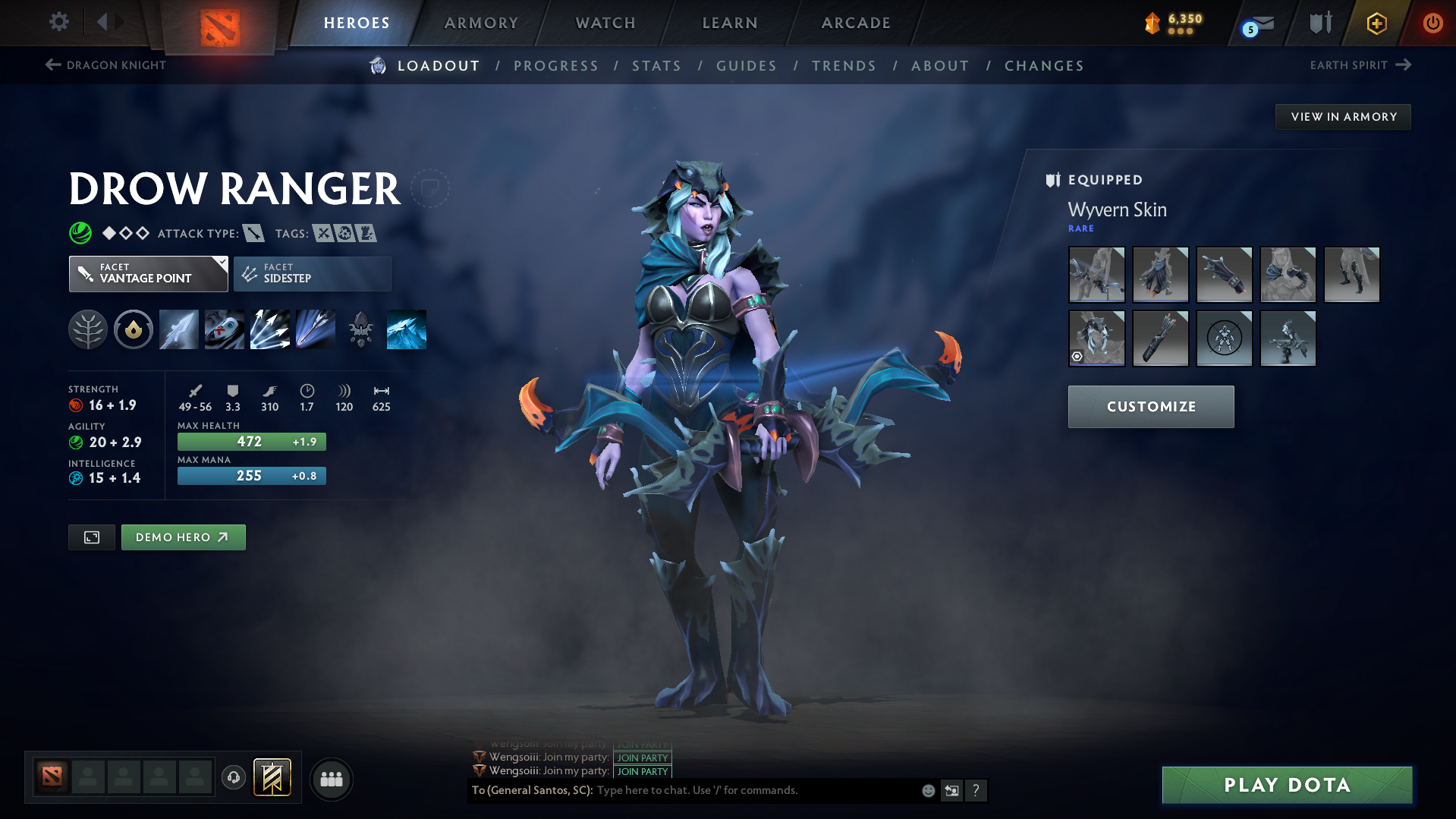1456x819 pixels.
Task: Toggle the friends list circle icon
Action: click(x=332, y=779)
